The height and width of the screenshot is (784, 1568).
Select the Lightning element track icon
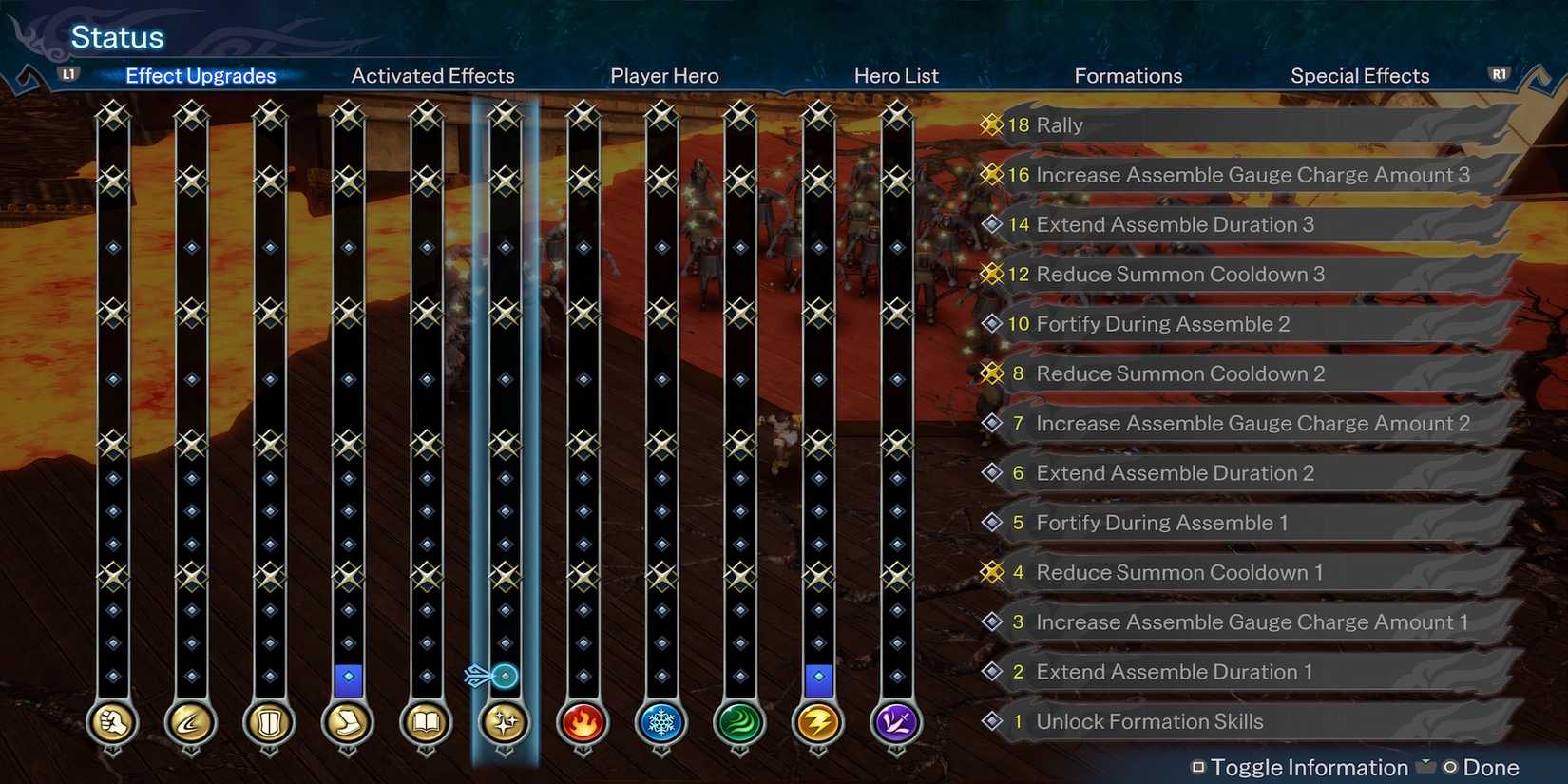click(x=817, y=722)
